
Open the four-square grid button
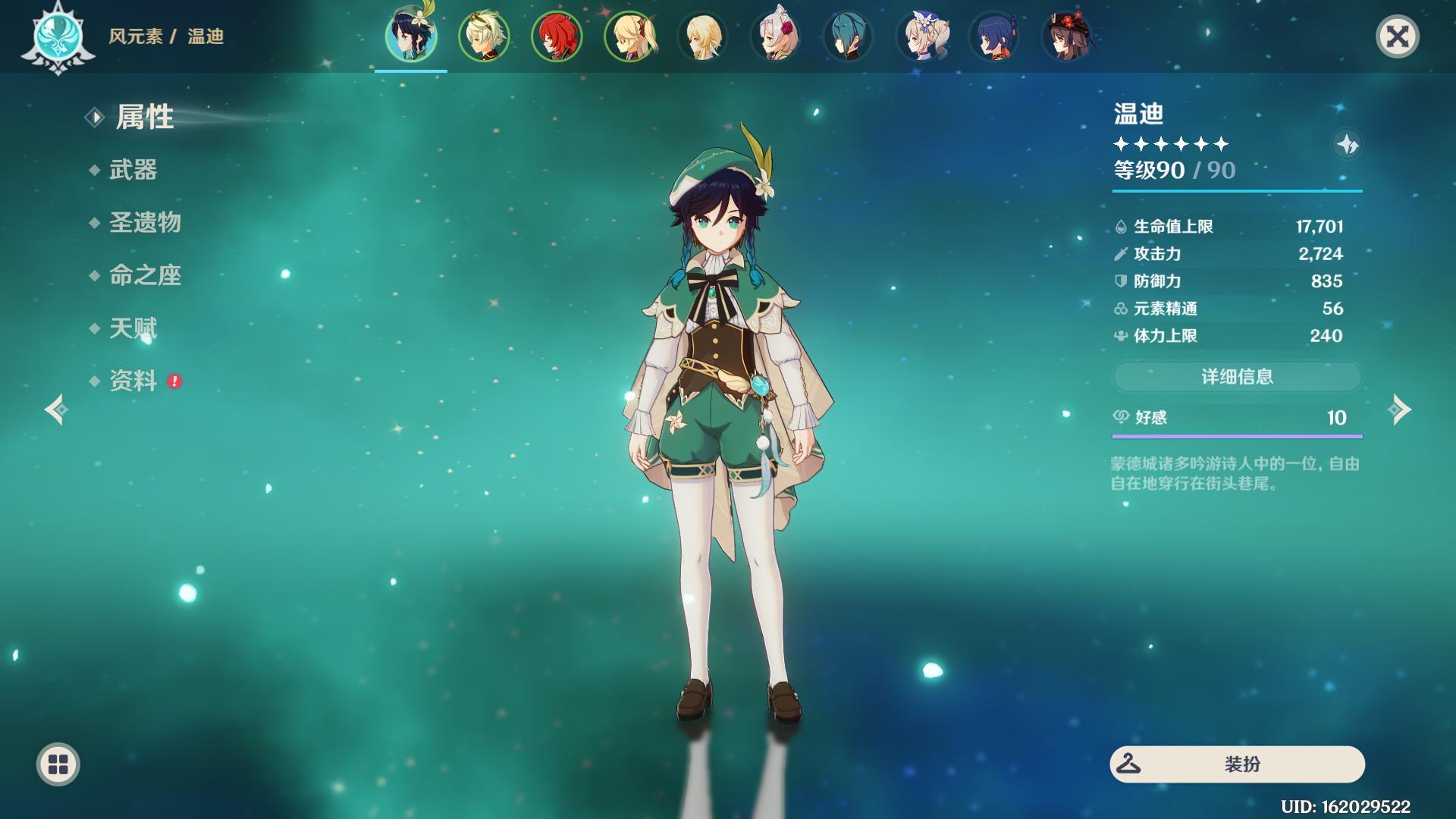click(x=58, y=764)
